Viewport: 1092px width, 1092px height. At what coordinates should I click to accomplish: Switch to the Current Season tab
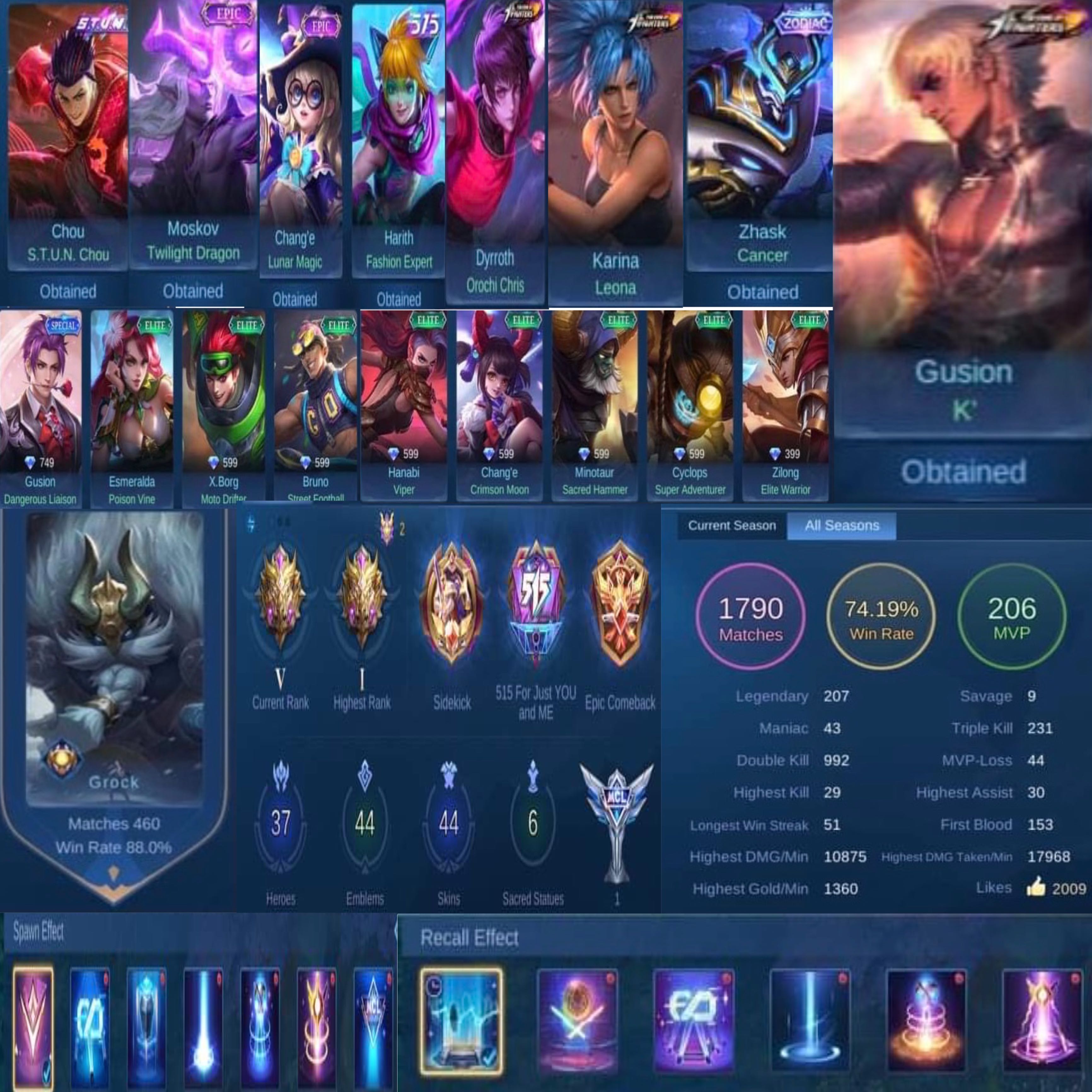coord(732,526)
